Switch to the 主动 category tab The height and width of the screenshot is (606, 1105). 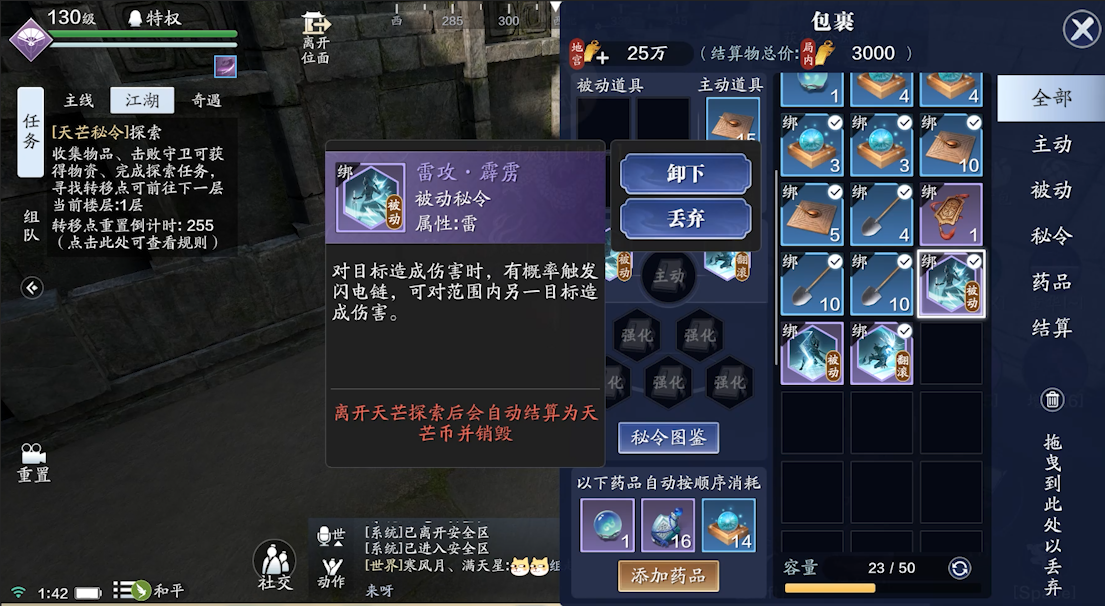click(1051, 145)
